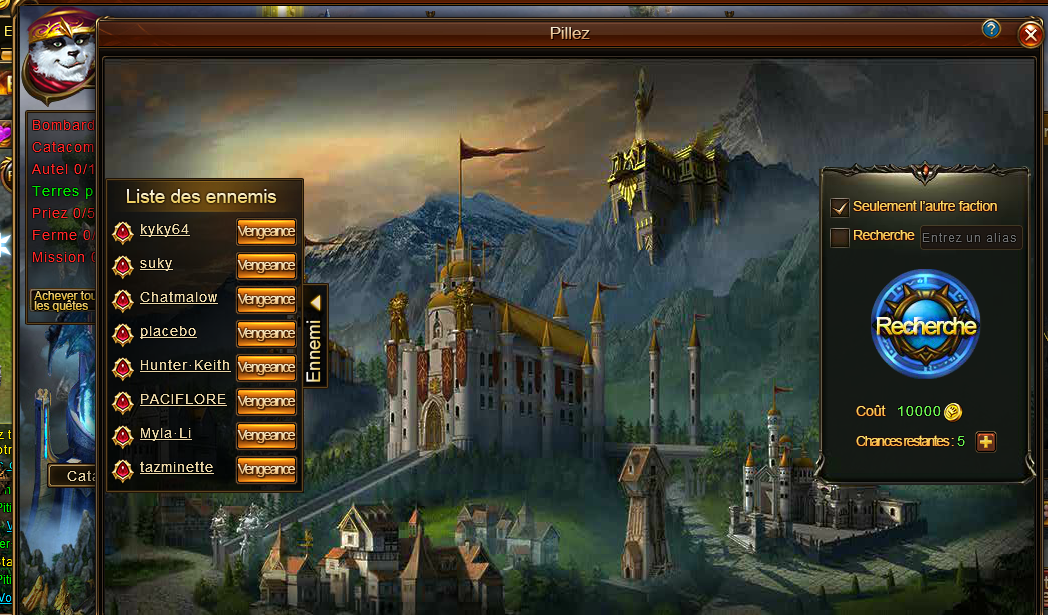The image size is (1048, 615).
Task: Take Vengeance on PACIFLORE
Action: [x=266, y=401]
